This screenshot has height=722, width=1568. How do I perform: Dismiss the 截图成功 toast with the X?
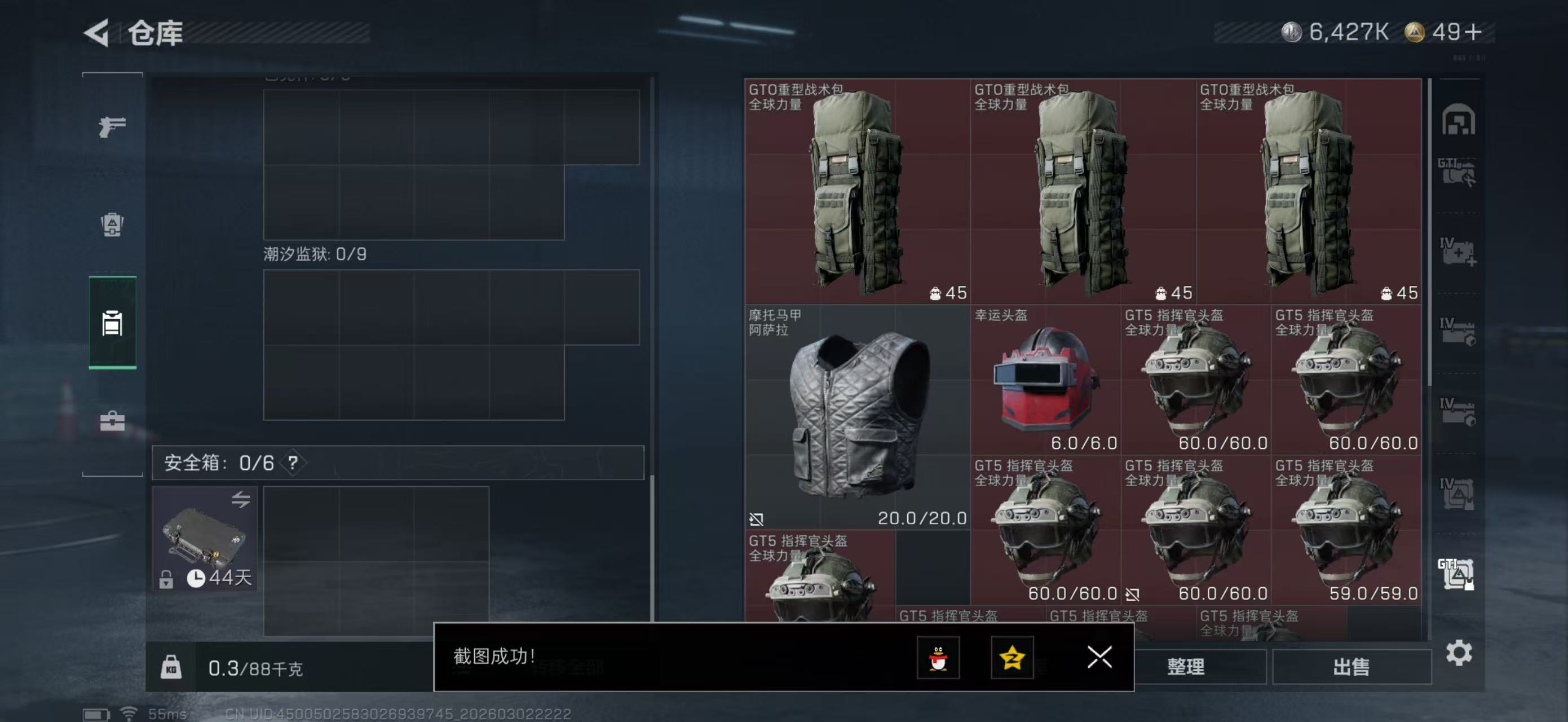[1099, 658]
